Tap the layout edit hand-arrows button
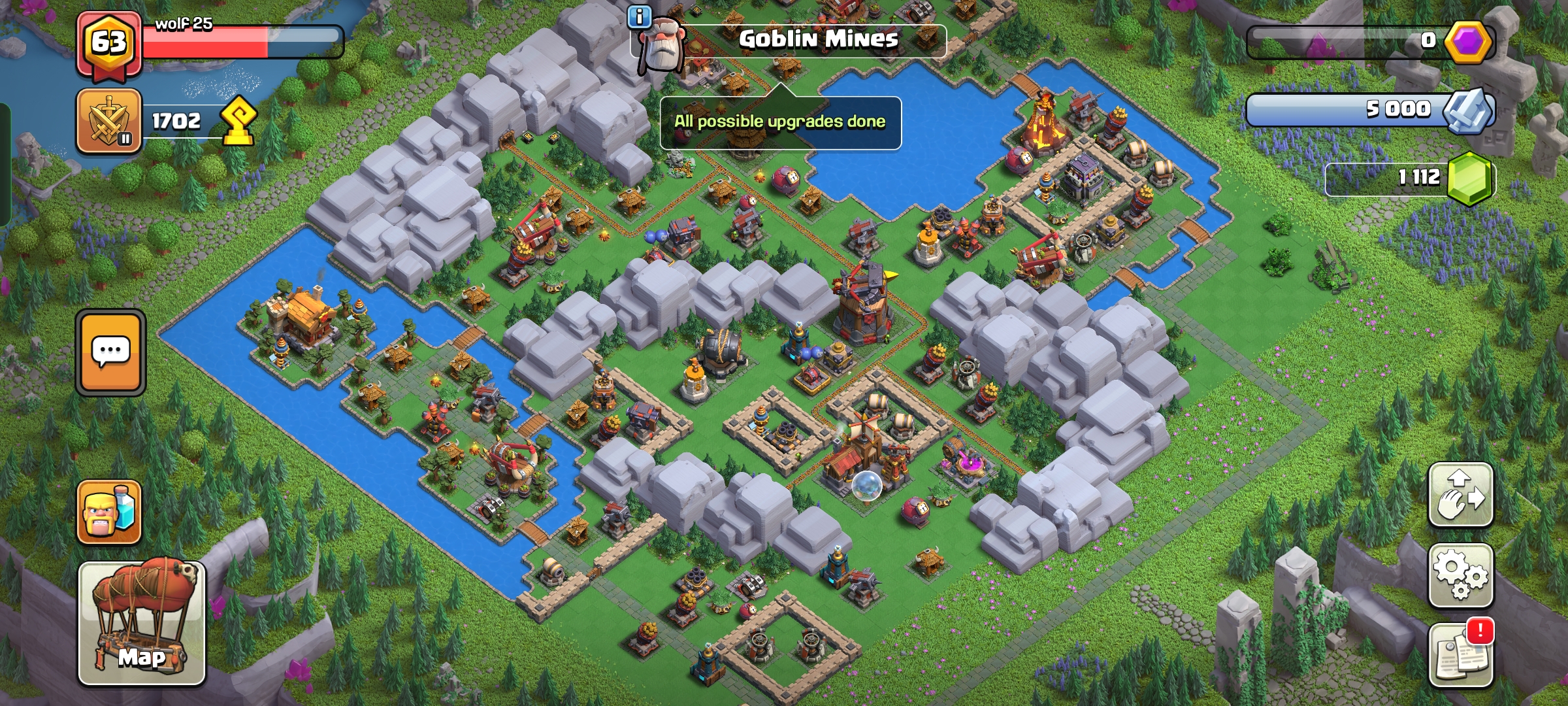 pyautogui.click(x=1460, y=495)
